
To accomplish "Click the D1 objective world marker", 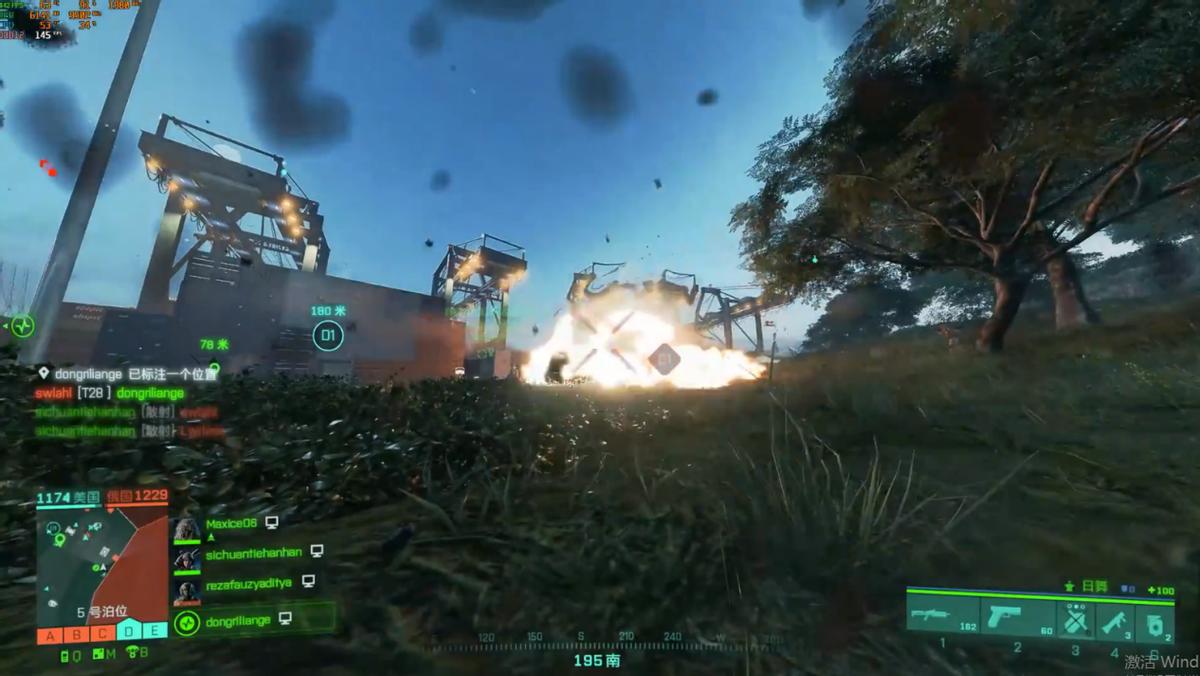I will coord(327,335).
